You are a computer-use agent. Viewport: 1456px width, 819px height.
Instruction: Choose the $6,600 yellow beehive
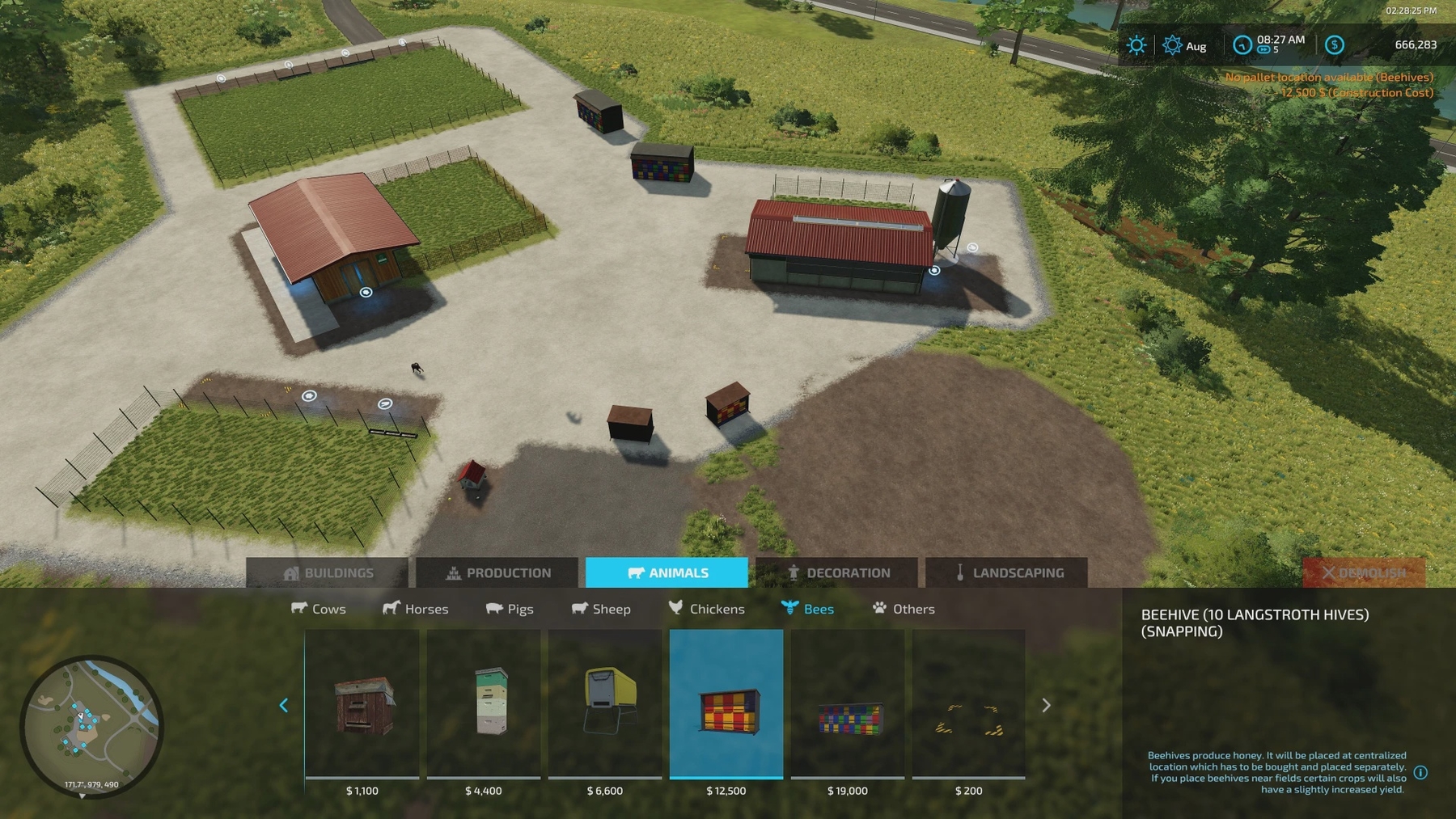(x=605, y=705)
